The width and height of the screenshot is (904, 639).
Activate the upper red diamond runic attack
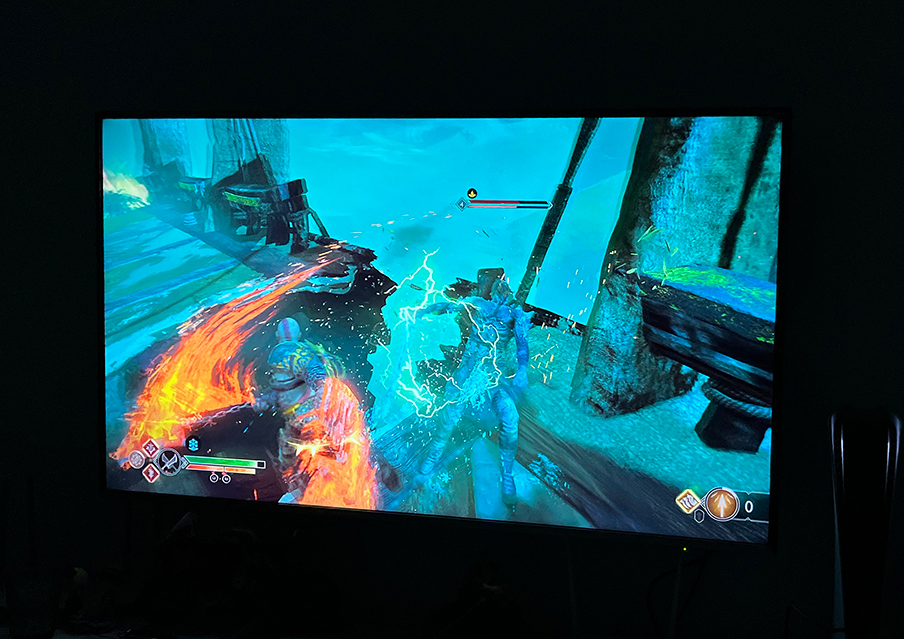pos(150,447)
